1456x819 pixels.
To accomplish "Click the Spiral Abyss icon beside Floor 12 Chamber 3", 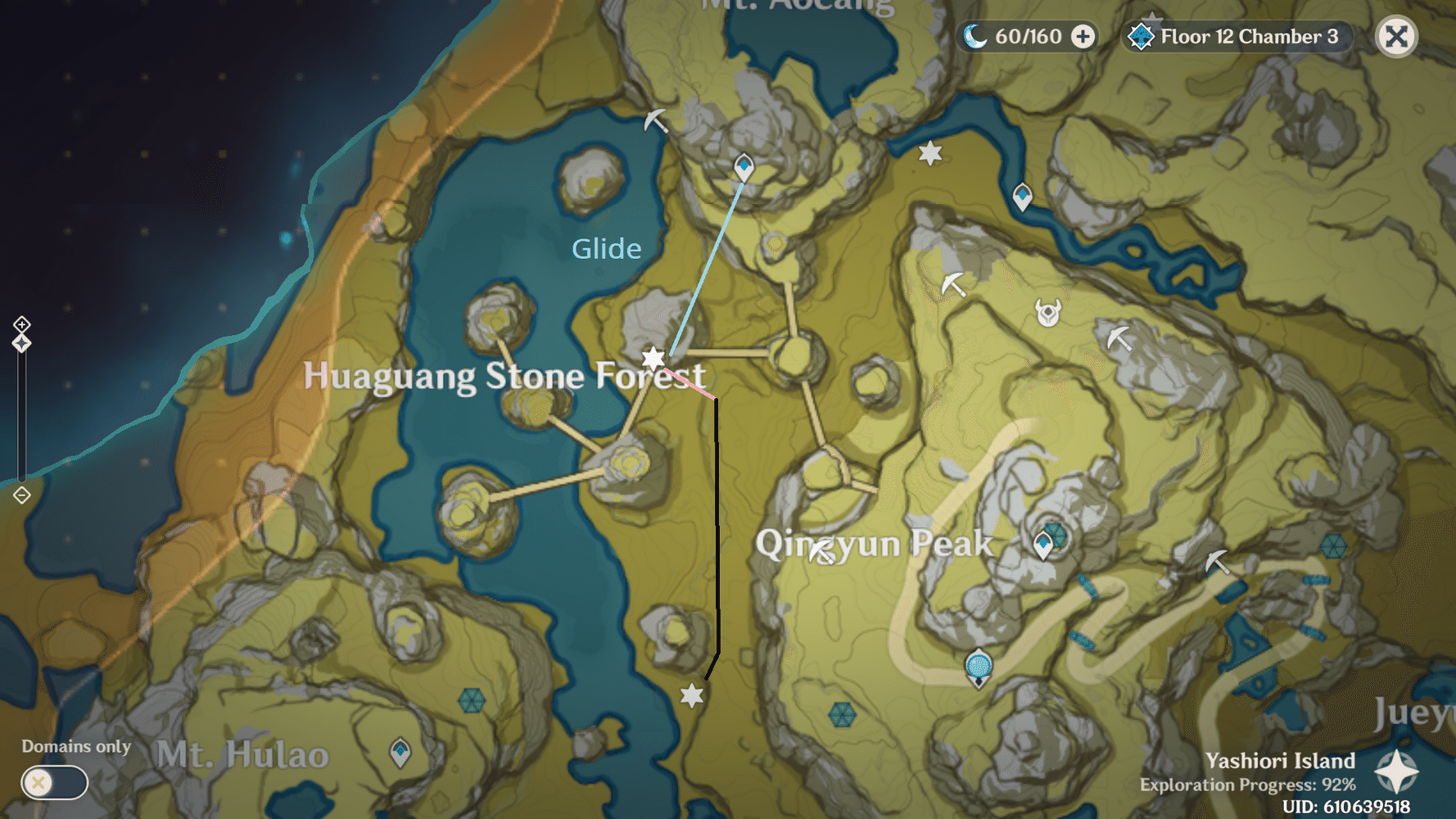I will tap(1141, 36).
